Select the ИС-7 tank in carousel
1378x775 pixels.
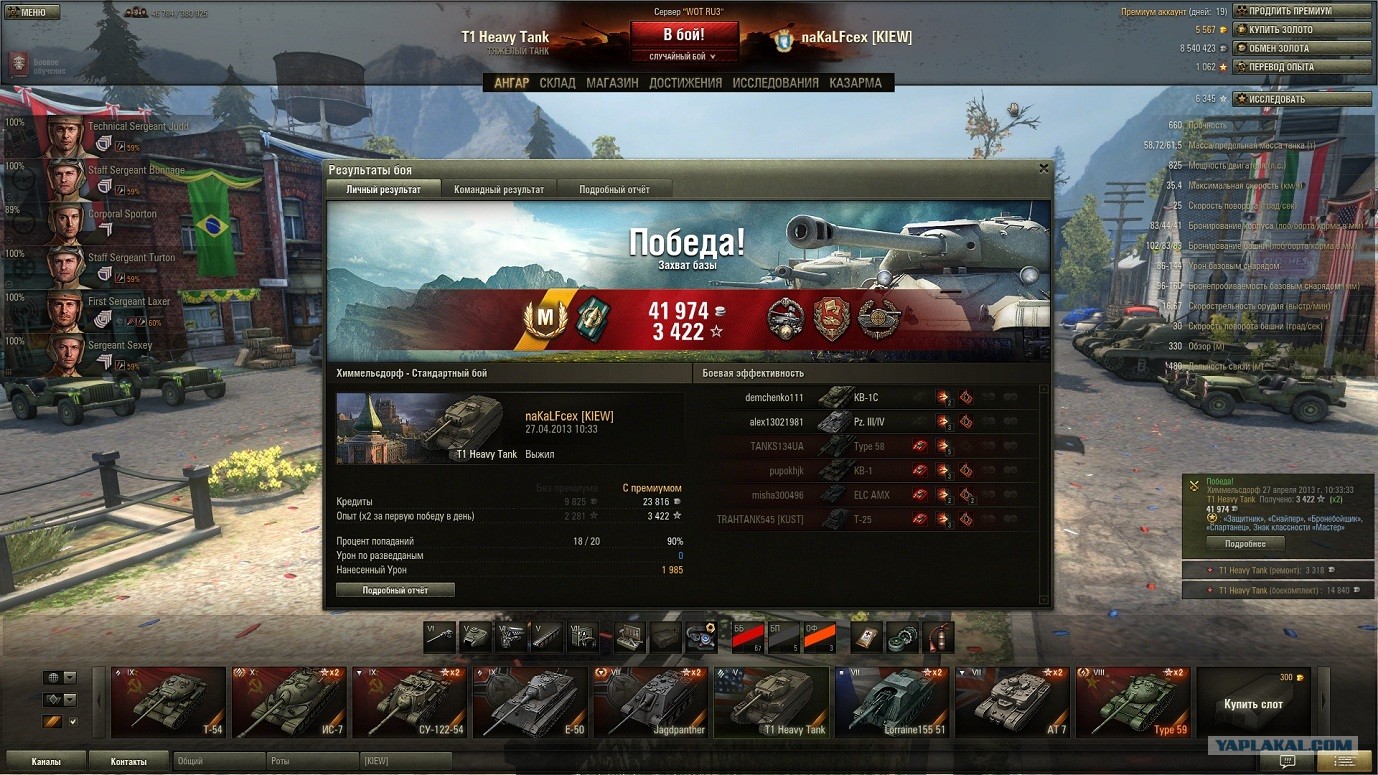[x=289, y=702]
